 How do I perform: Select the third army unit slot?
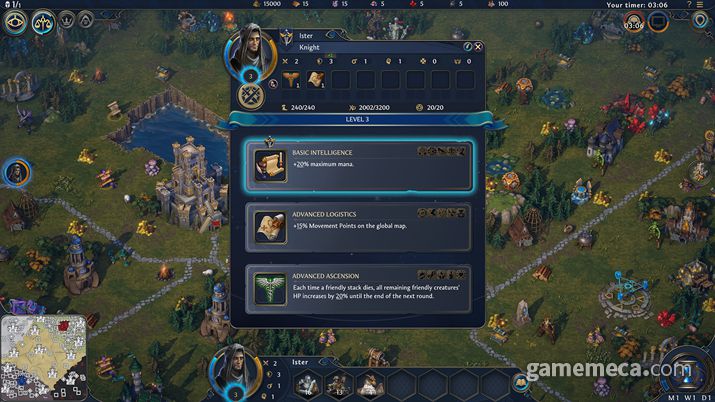coord(368,382)
